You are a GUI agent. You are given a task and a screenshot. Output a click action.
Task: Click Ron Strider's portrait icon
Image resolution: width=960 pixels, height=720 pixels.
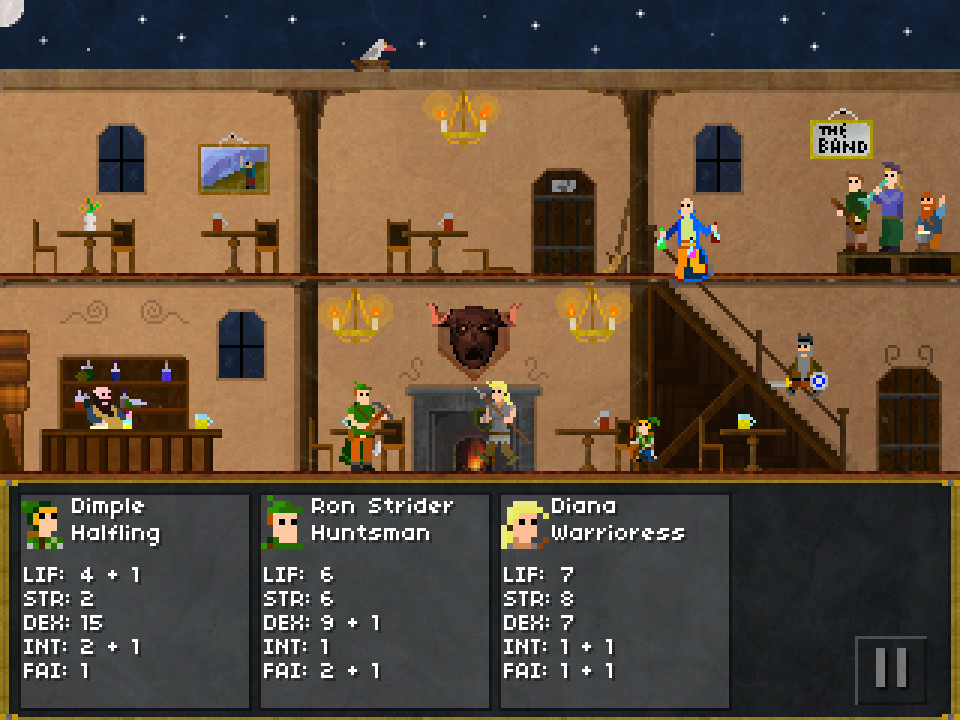coord(283,523)
